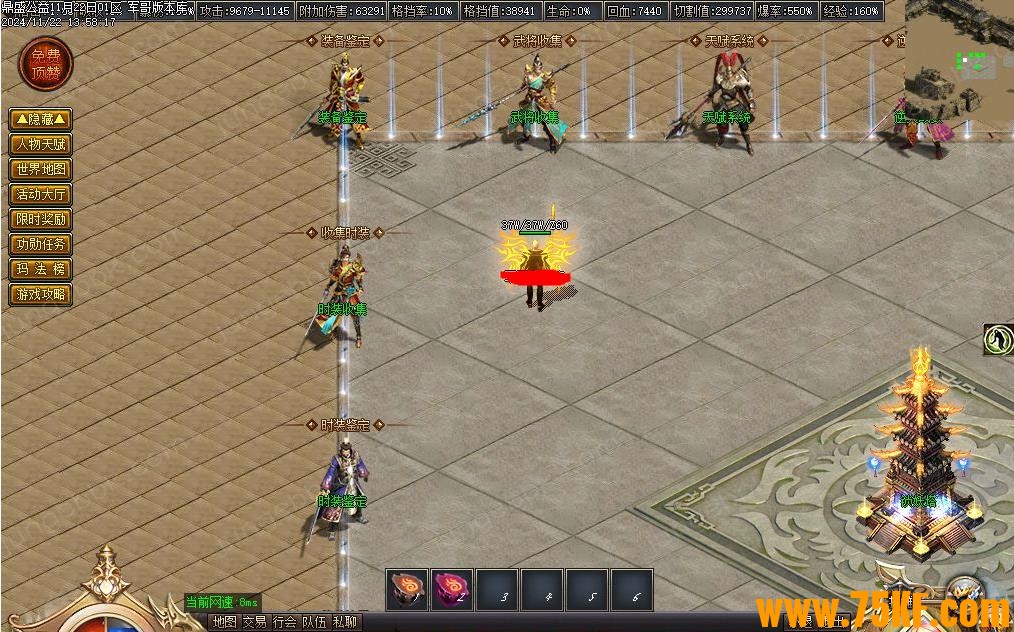Open the 人物天赋 talent menu

pyautogui.click(x=41, y=144)
